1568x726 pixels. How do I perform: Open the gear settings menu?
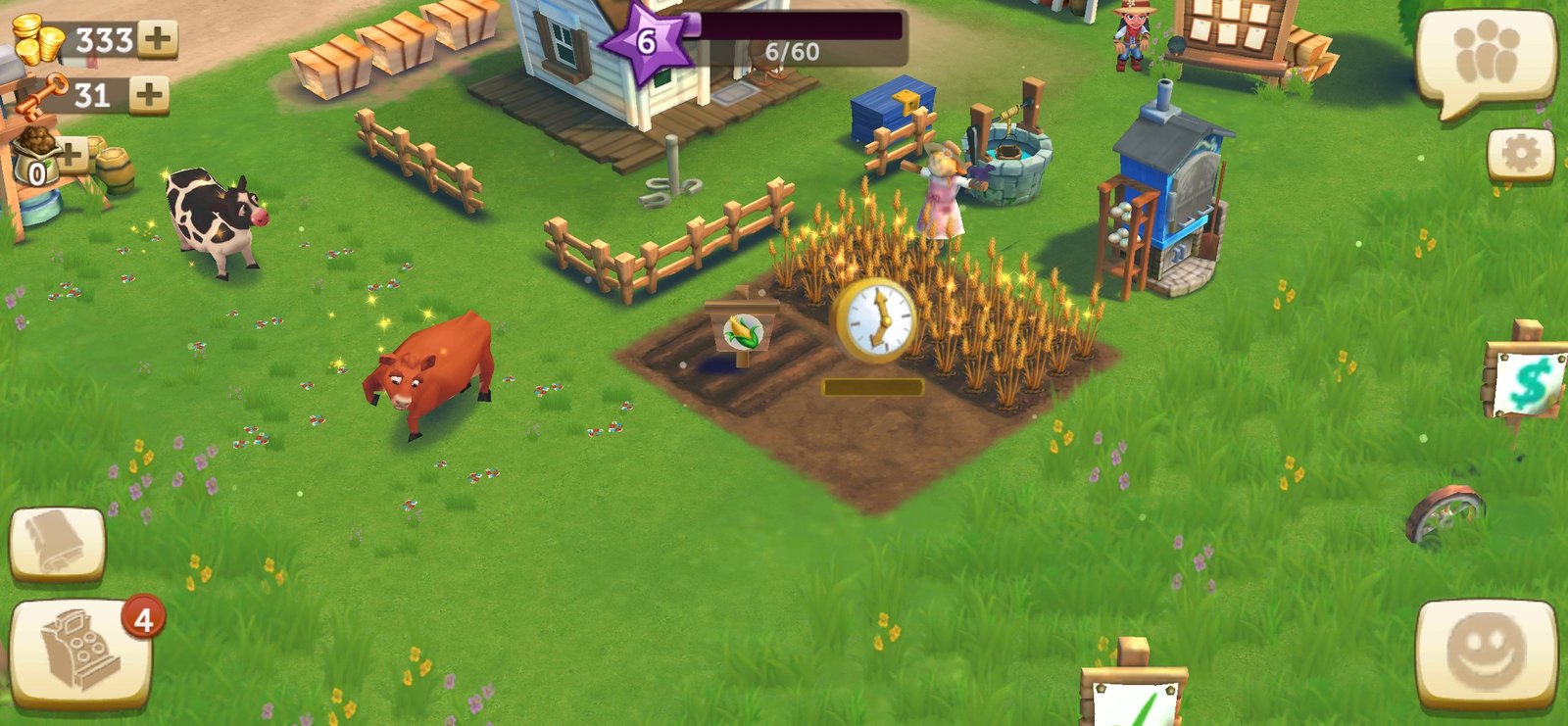(1520, 154)
